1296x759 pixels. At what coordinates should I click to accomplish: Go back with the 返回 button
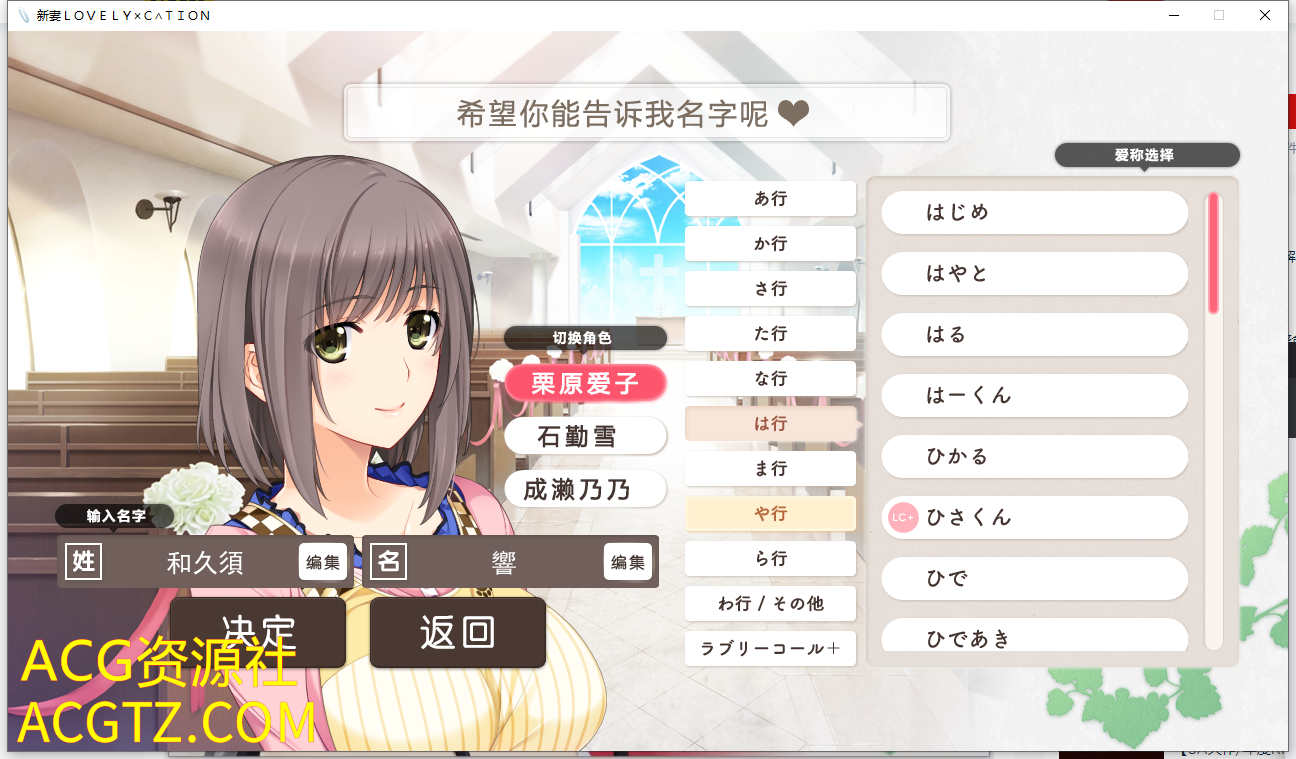pos(457,632)
